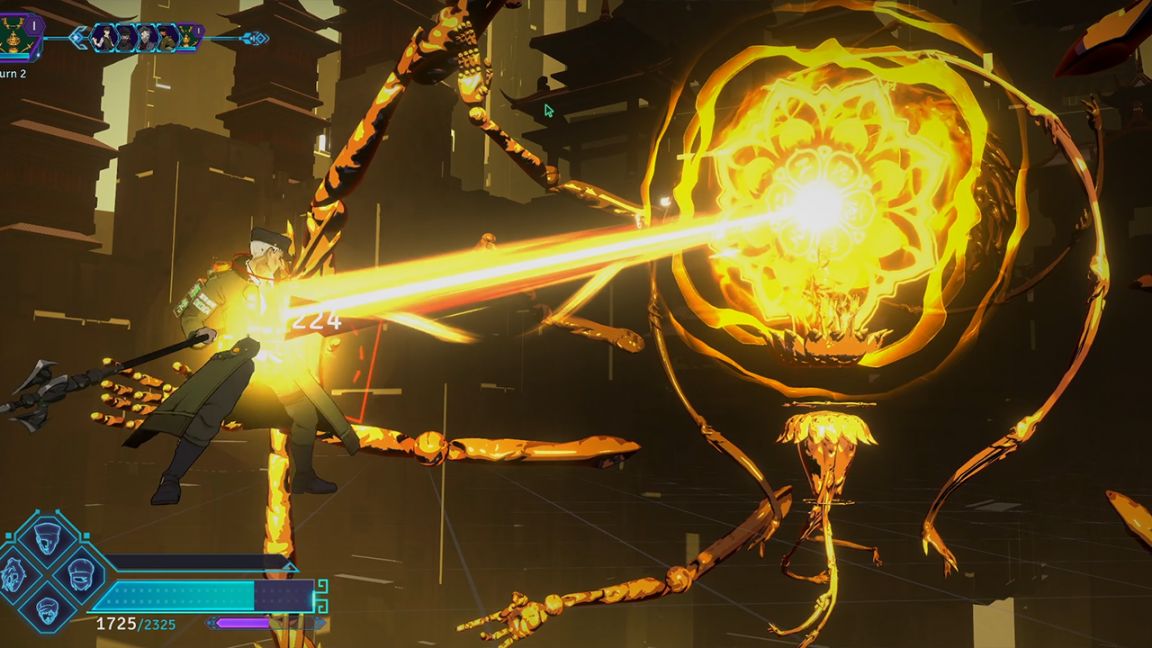This screenshot has width=1152, height=648.
Task: Select the green-coat character in turn order
Action: pos(166,38)
